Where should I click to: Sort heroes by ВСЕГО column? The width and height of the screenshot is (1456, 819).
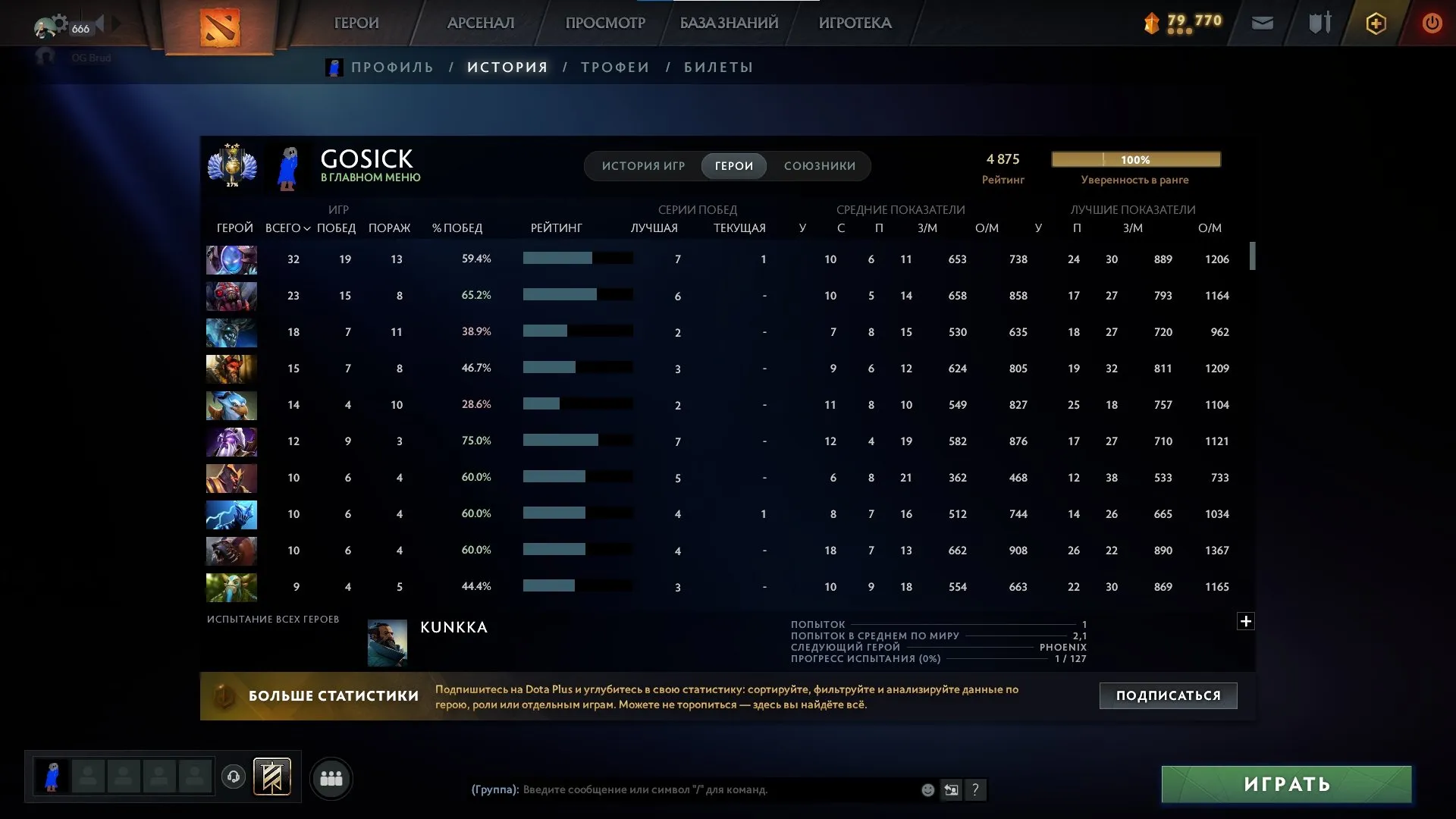click(287, 228)
